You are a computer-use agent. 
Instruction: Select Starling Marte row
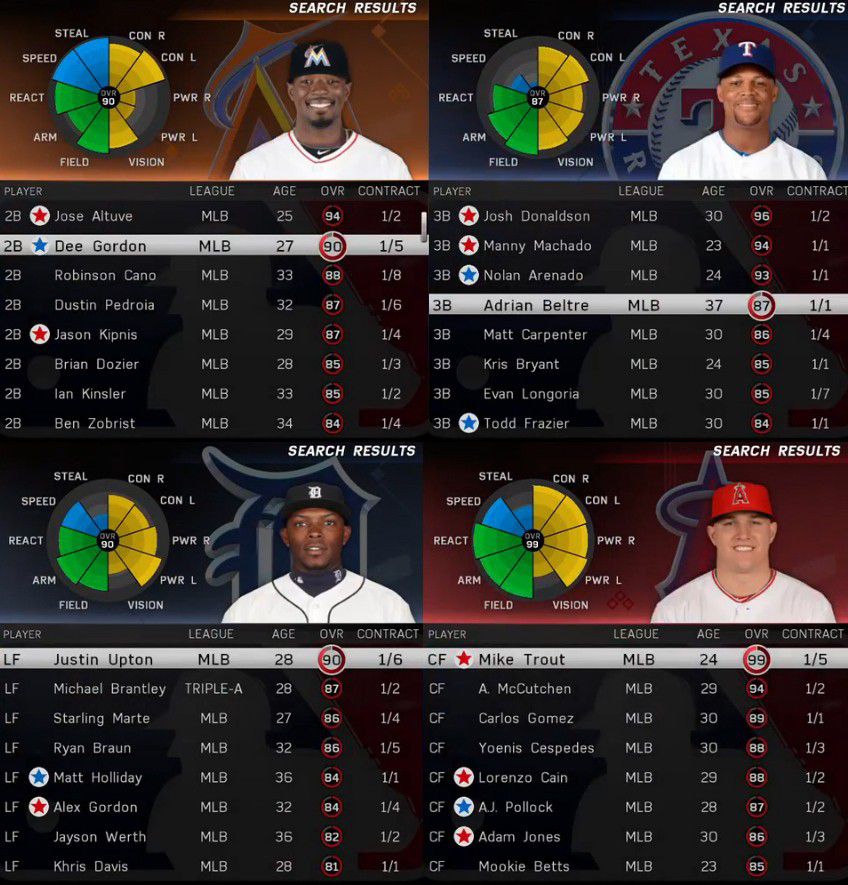pos(101,718)
